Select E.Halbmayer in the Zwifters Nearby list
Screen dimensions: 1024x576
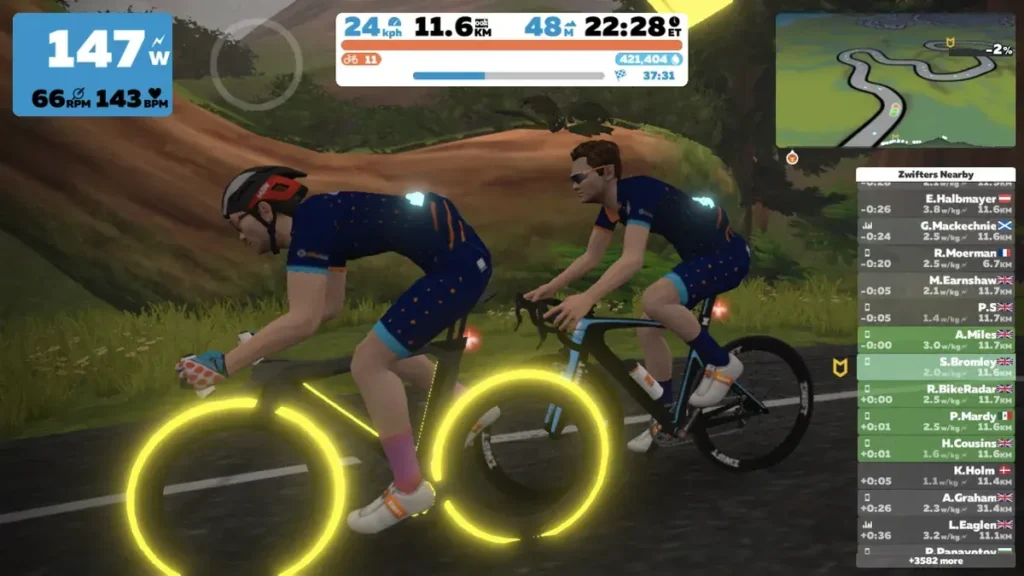pos(935,204)
